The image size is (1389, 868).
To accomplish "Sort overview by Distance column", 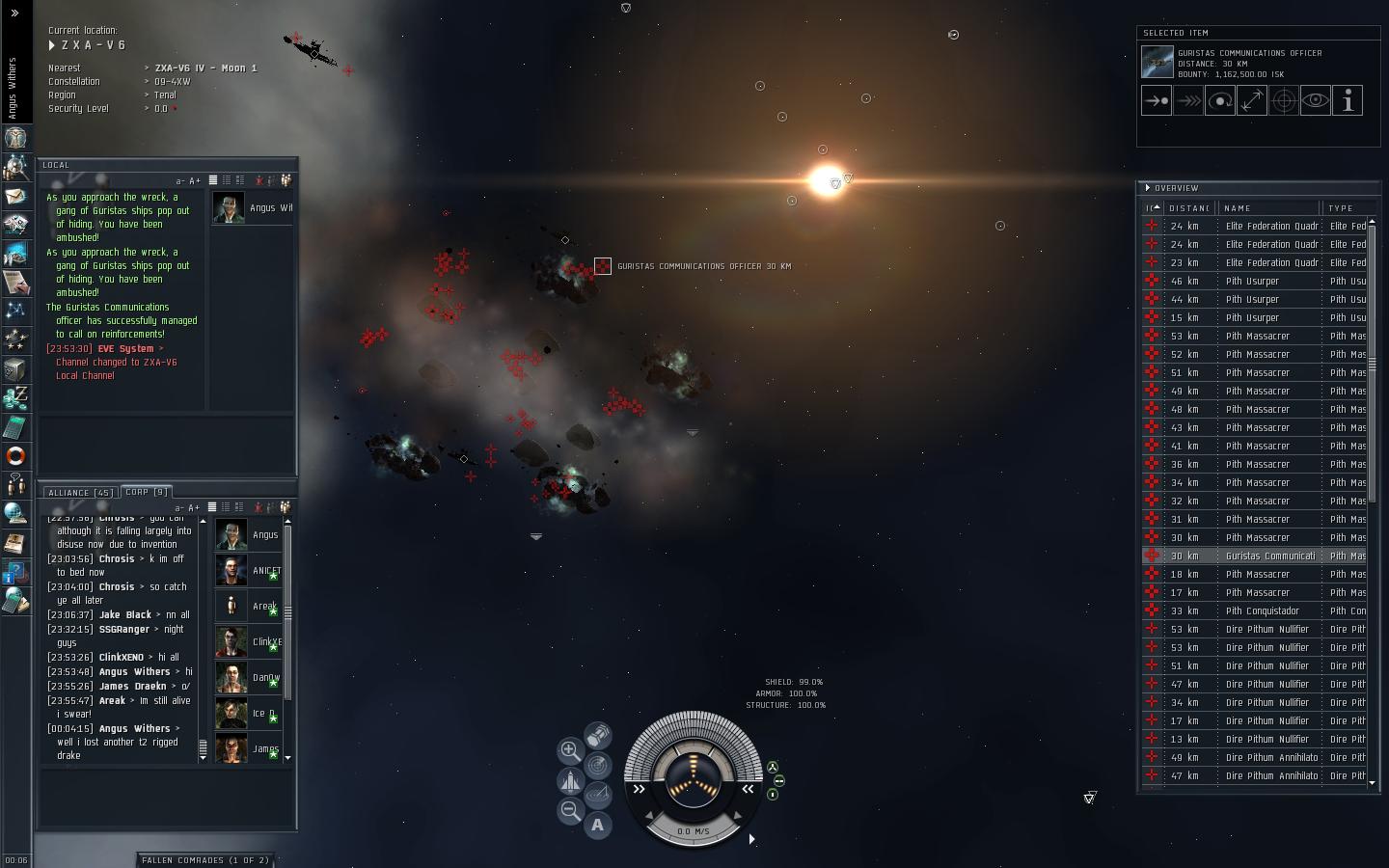I will point(1188,208).
